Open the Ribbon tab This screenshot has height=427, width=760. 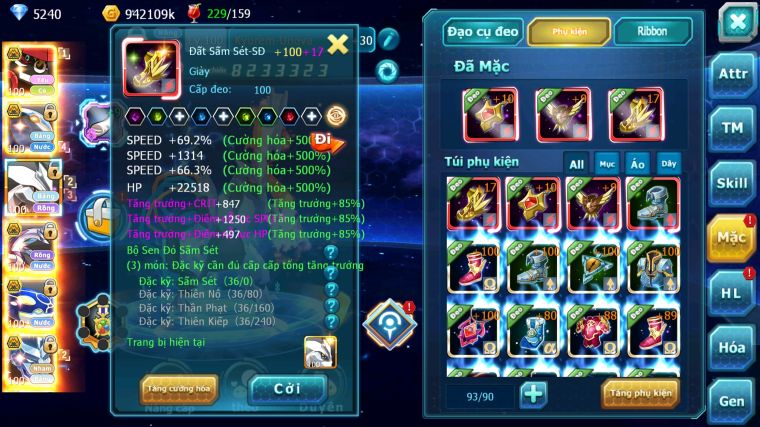652,31
